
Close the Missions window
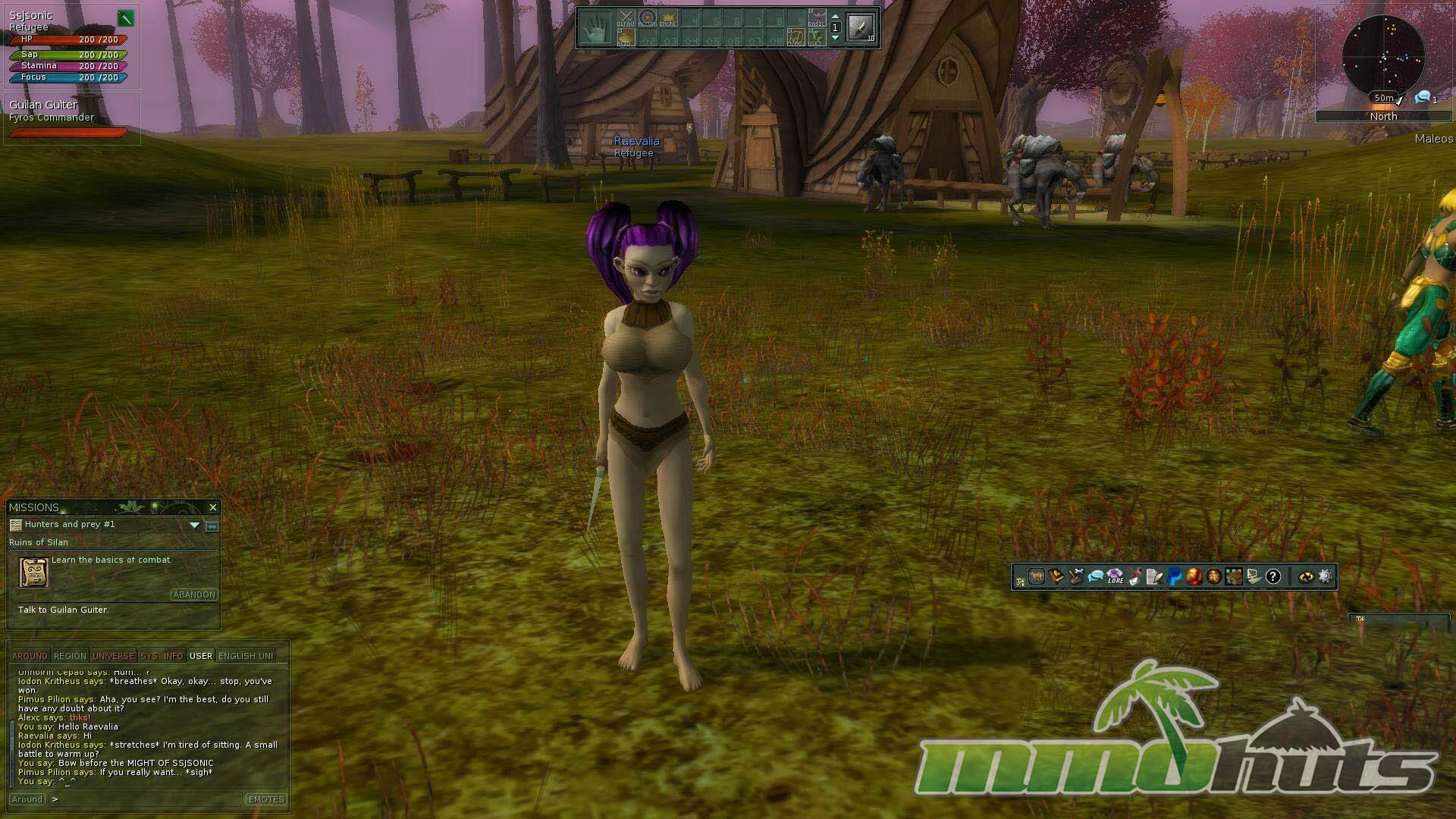pos(212,507)
